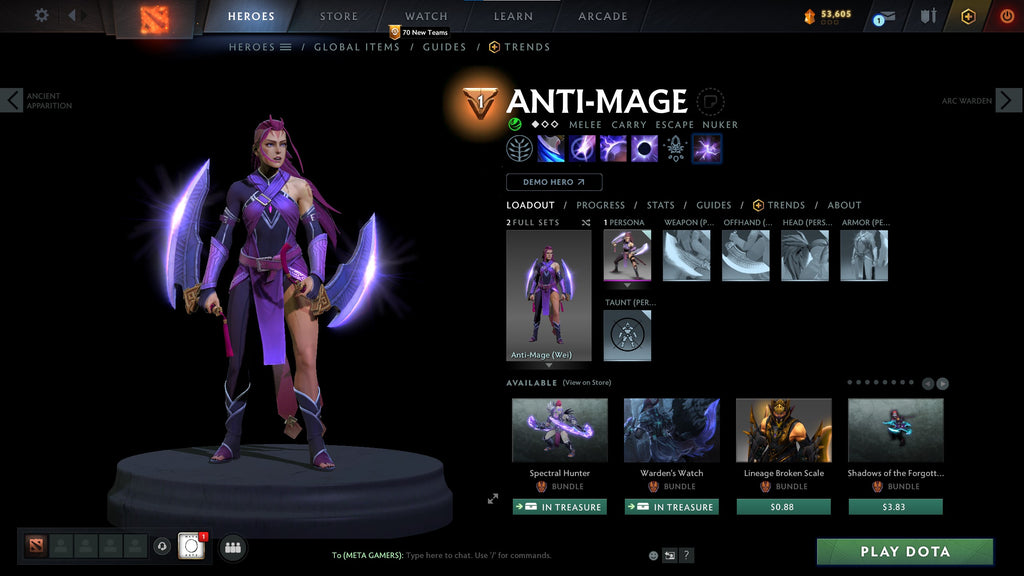Open the About section for Anti-Mage

[x=844, y=205]
